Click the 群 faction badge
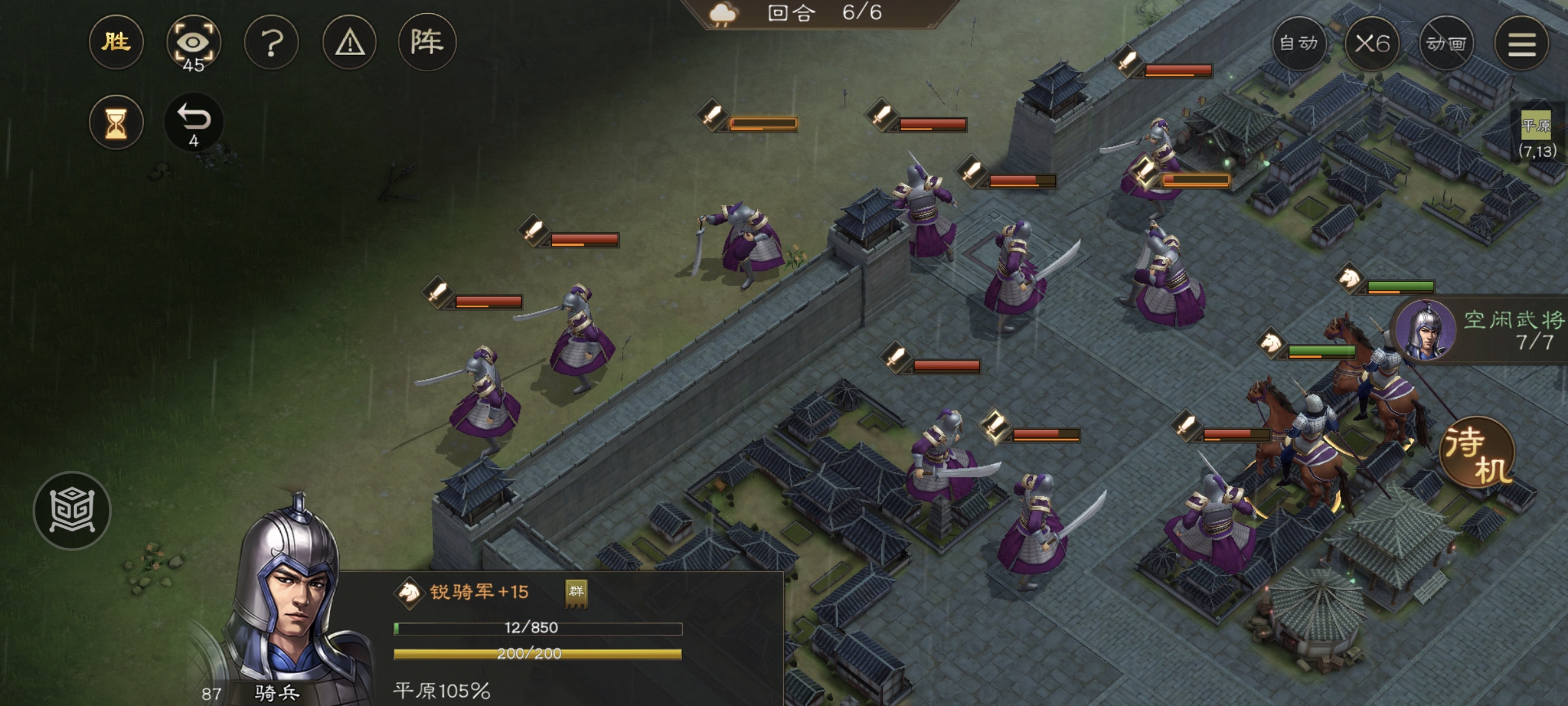 point(576,592)
